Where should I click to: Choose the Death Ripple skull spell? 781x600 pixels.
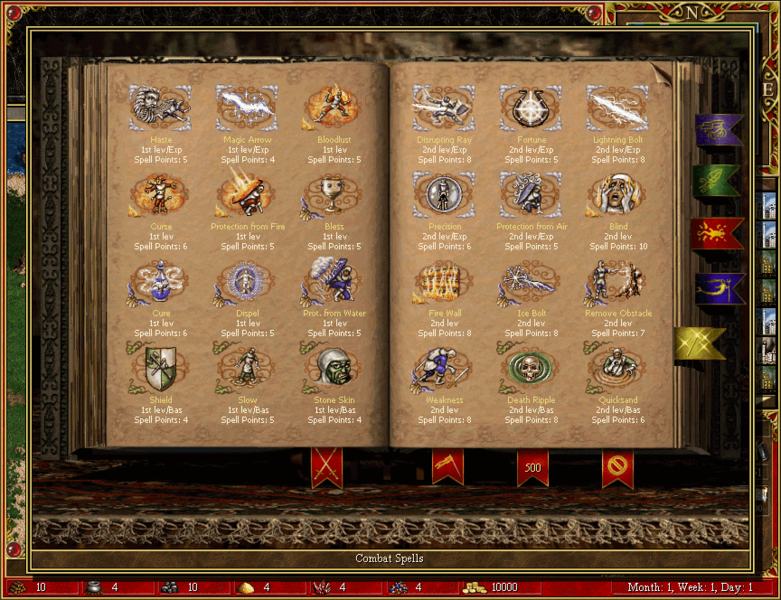tap(530, 370)
